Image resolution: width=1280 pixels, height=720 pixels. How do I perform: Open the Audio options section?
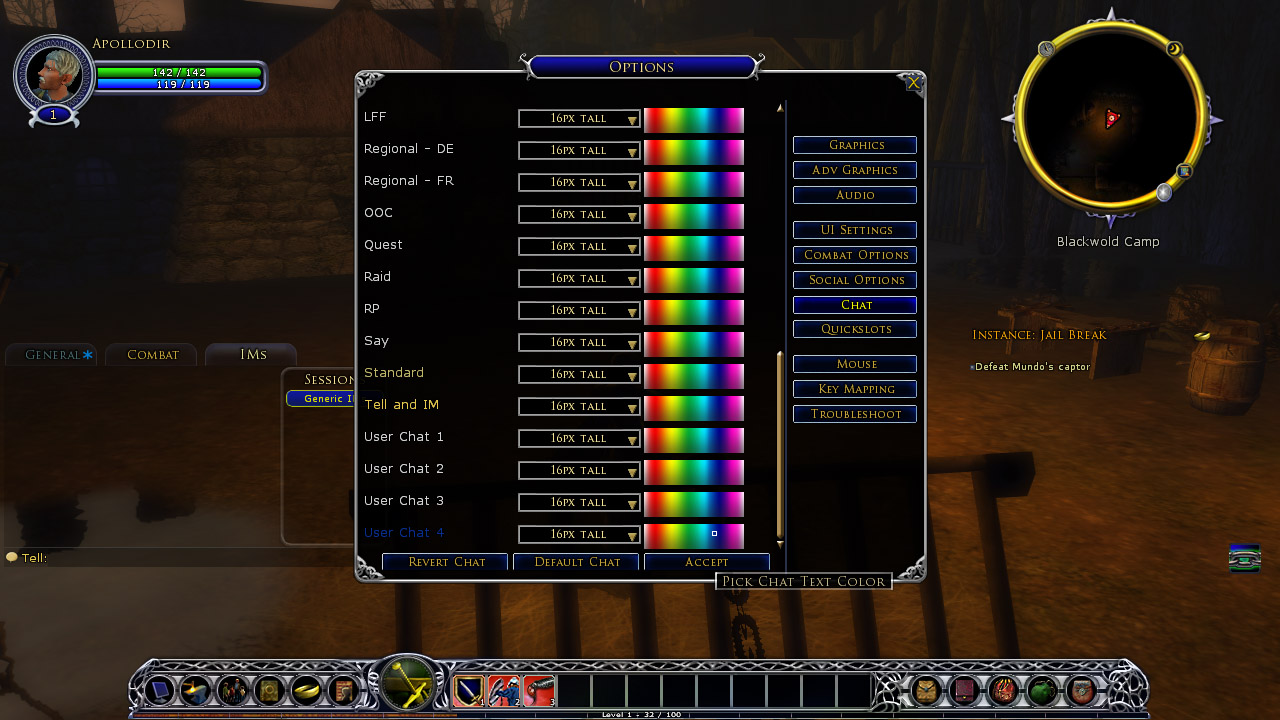point(855,195)
